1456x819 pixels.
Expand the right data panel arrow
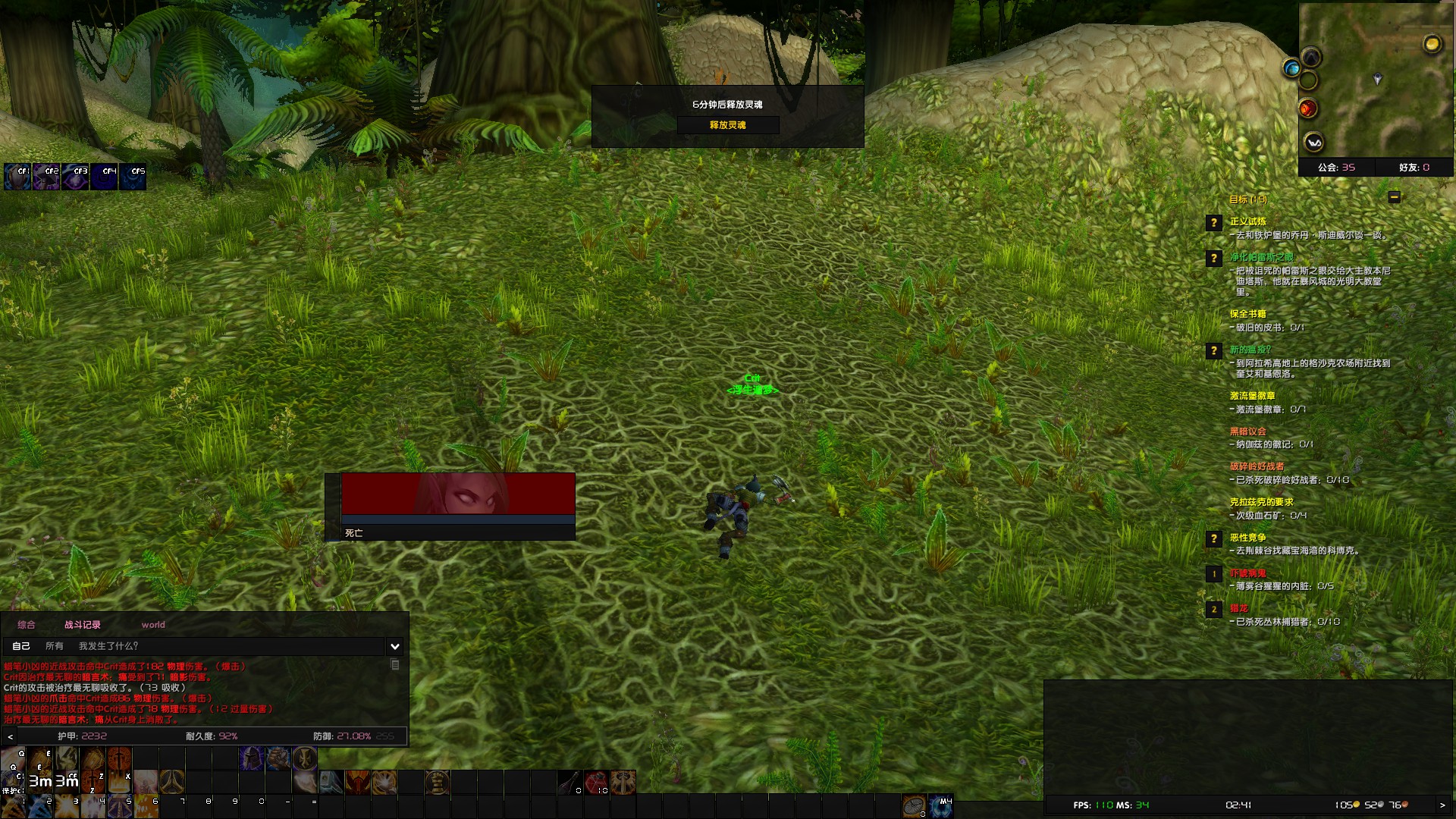(1442, 805)
